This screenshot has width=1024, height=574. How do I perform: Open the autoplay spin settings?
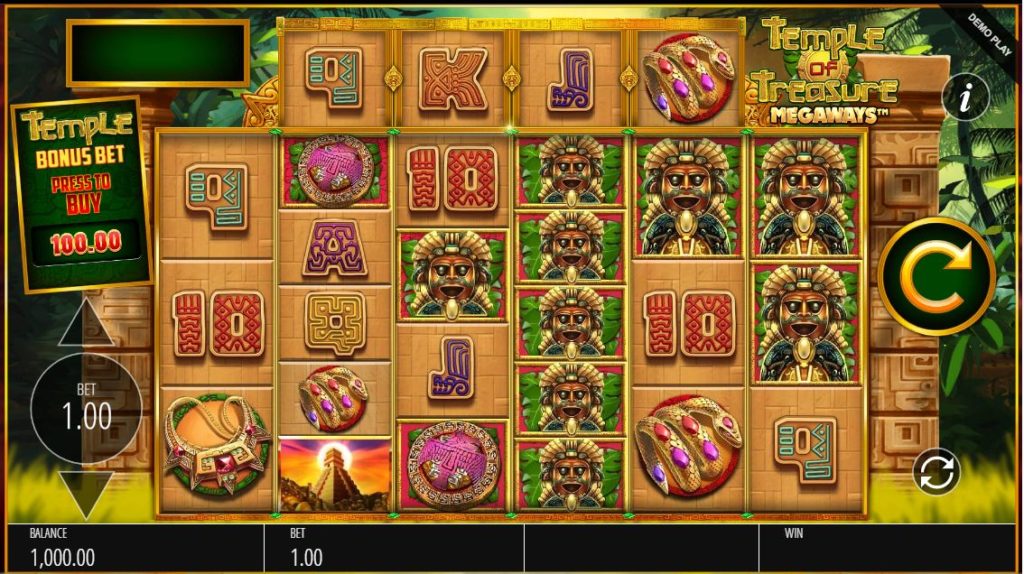pyautogui.click(x=937, y=472)
